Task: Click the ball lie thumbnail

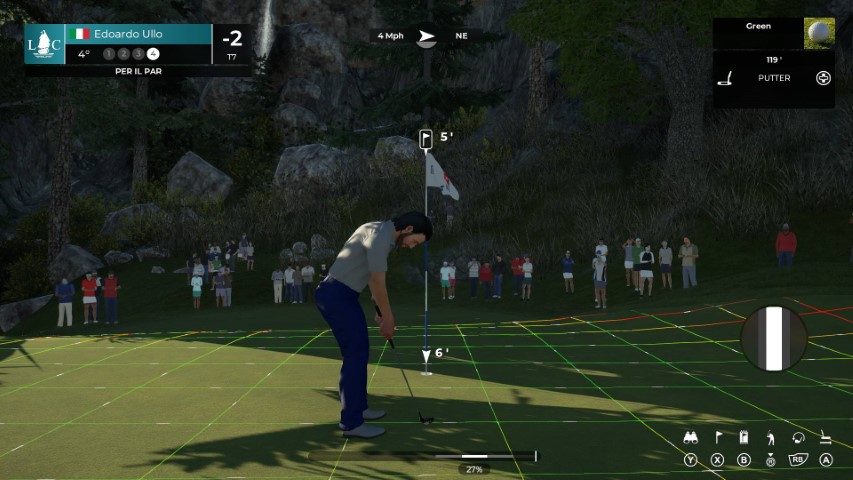Action: (819, 33)
